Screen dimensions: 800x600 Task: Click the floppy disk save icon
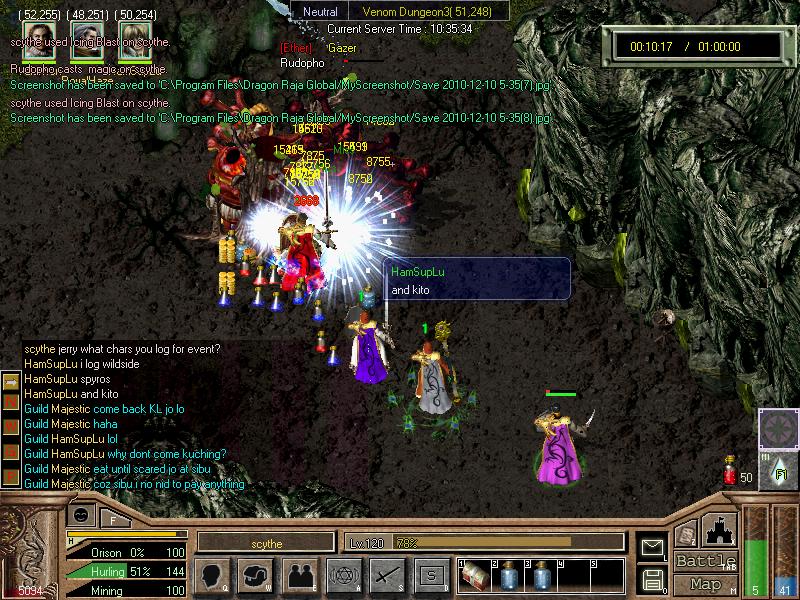(653, 579)
